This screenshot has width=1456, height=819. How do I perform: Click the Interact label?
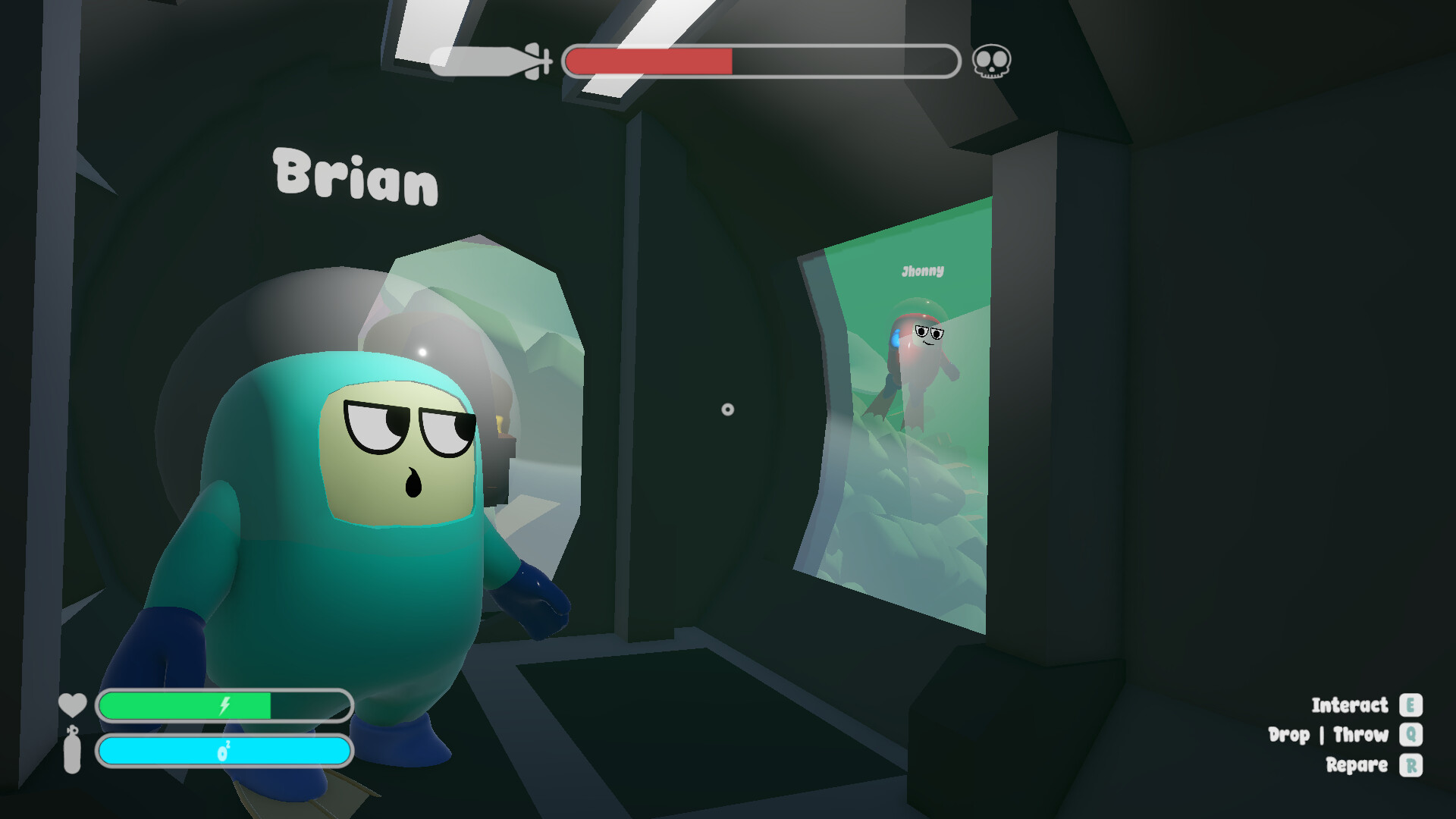coord(1351,706)
